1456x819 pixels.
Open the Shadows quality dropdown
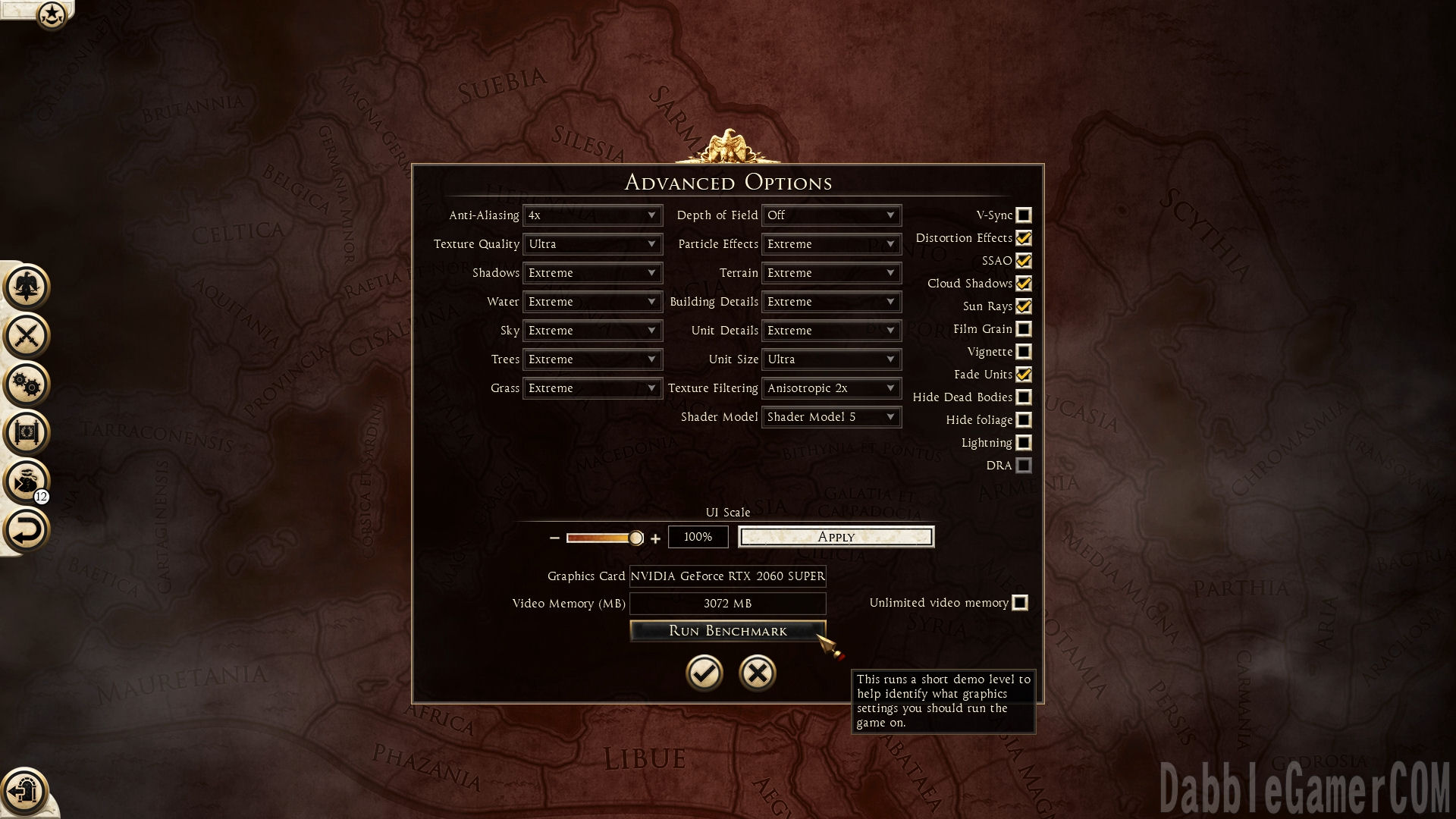tap(592, 273)
